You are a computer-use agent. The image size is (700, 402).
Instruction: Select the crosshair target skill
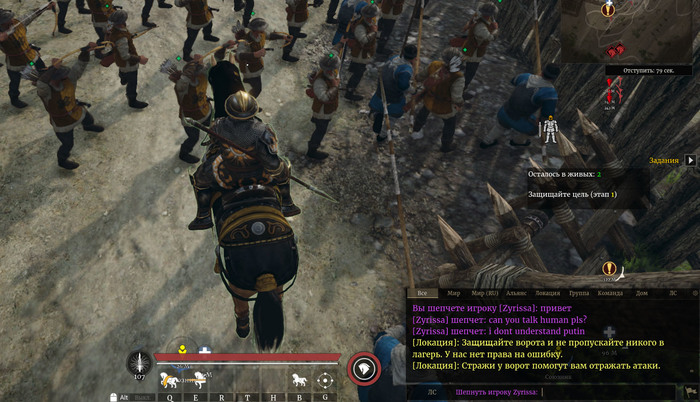325,379
